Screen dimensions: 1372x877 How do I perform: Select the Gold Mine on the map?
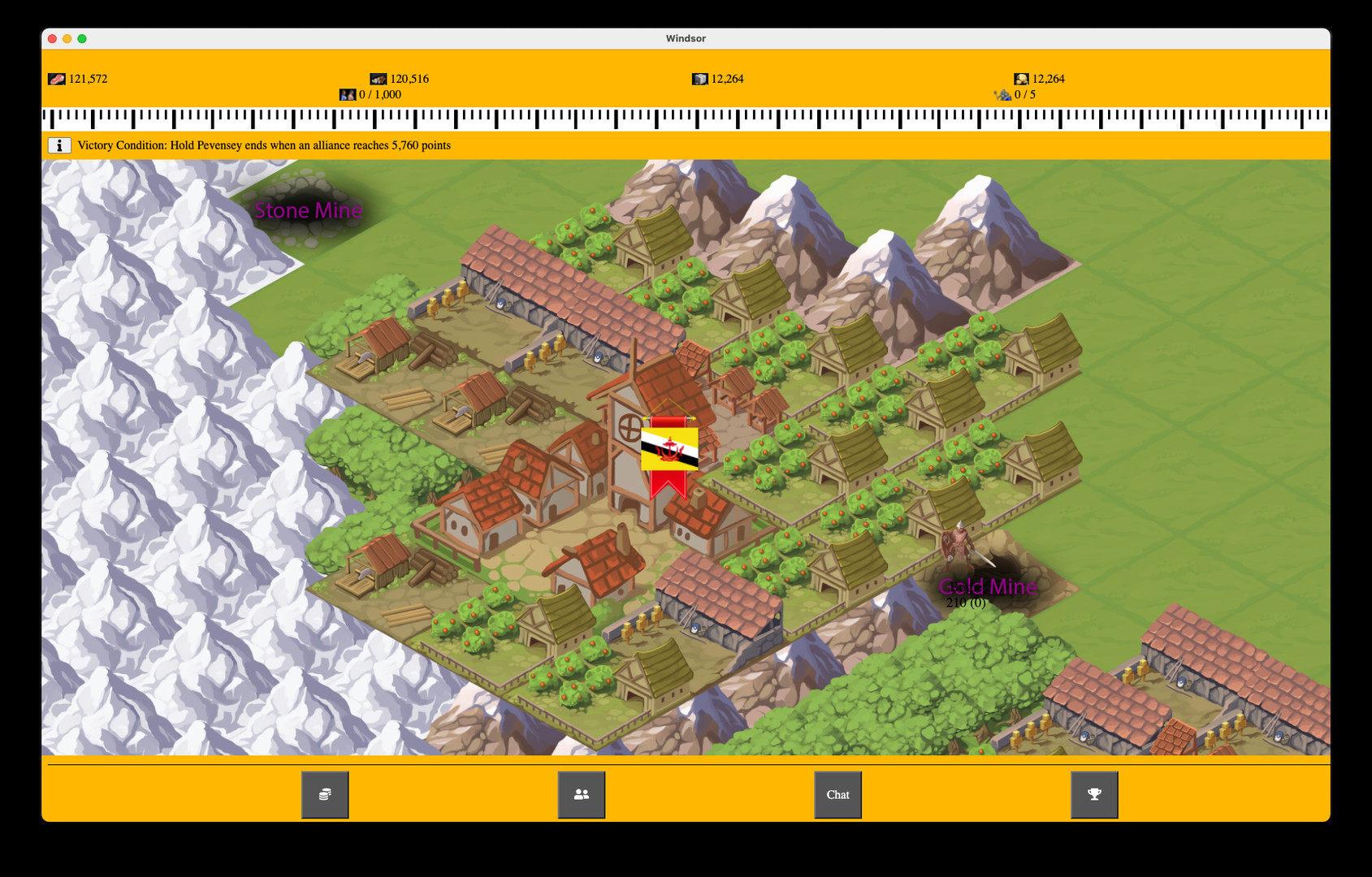(x=988, y=585)
